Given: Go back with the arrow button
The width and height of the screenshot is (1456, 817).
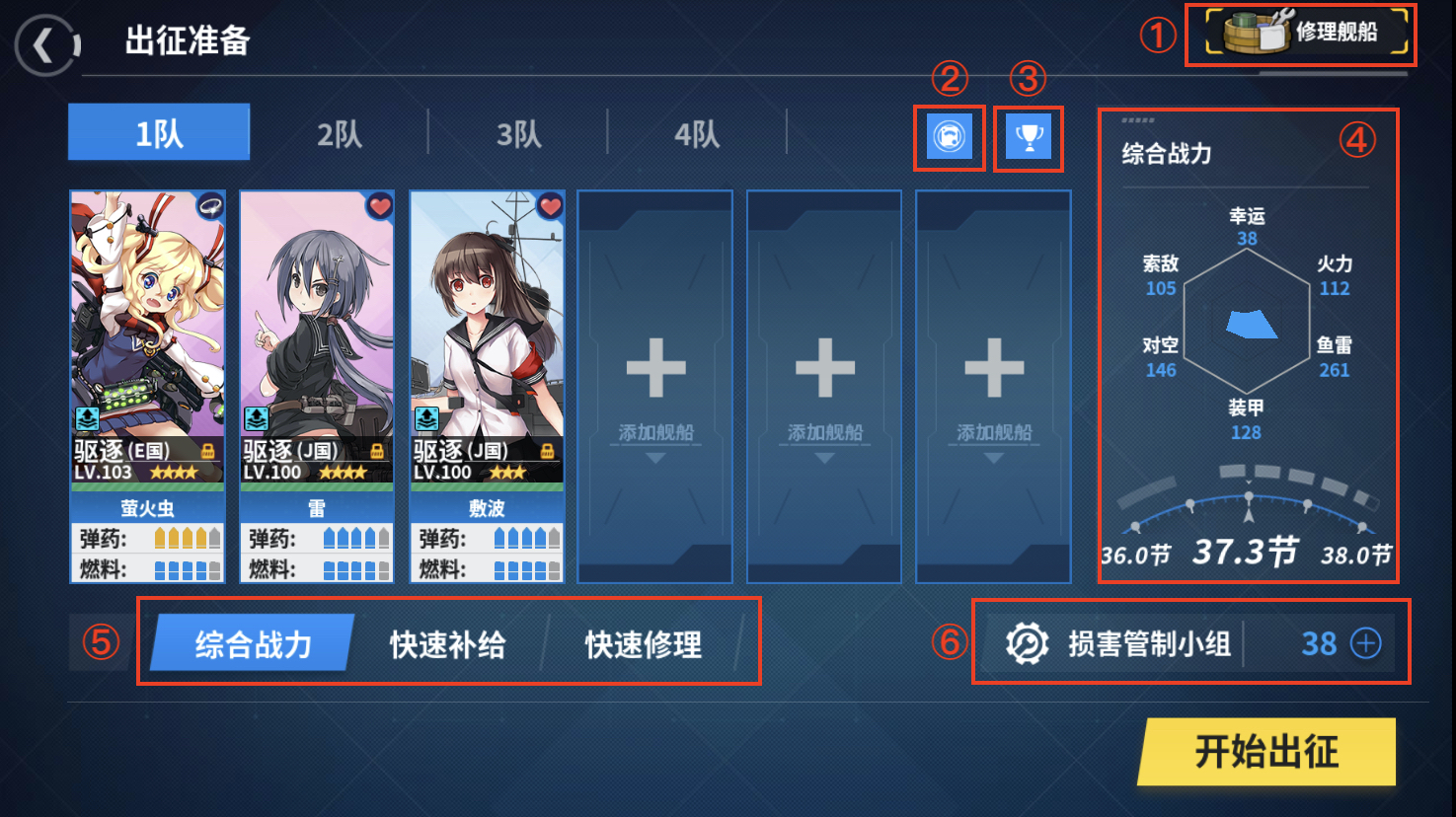Looking at the screenshot, I should pyautogui.click(x=45, y=45).
